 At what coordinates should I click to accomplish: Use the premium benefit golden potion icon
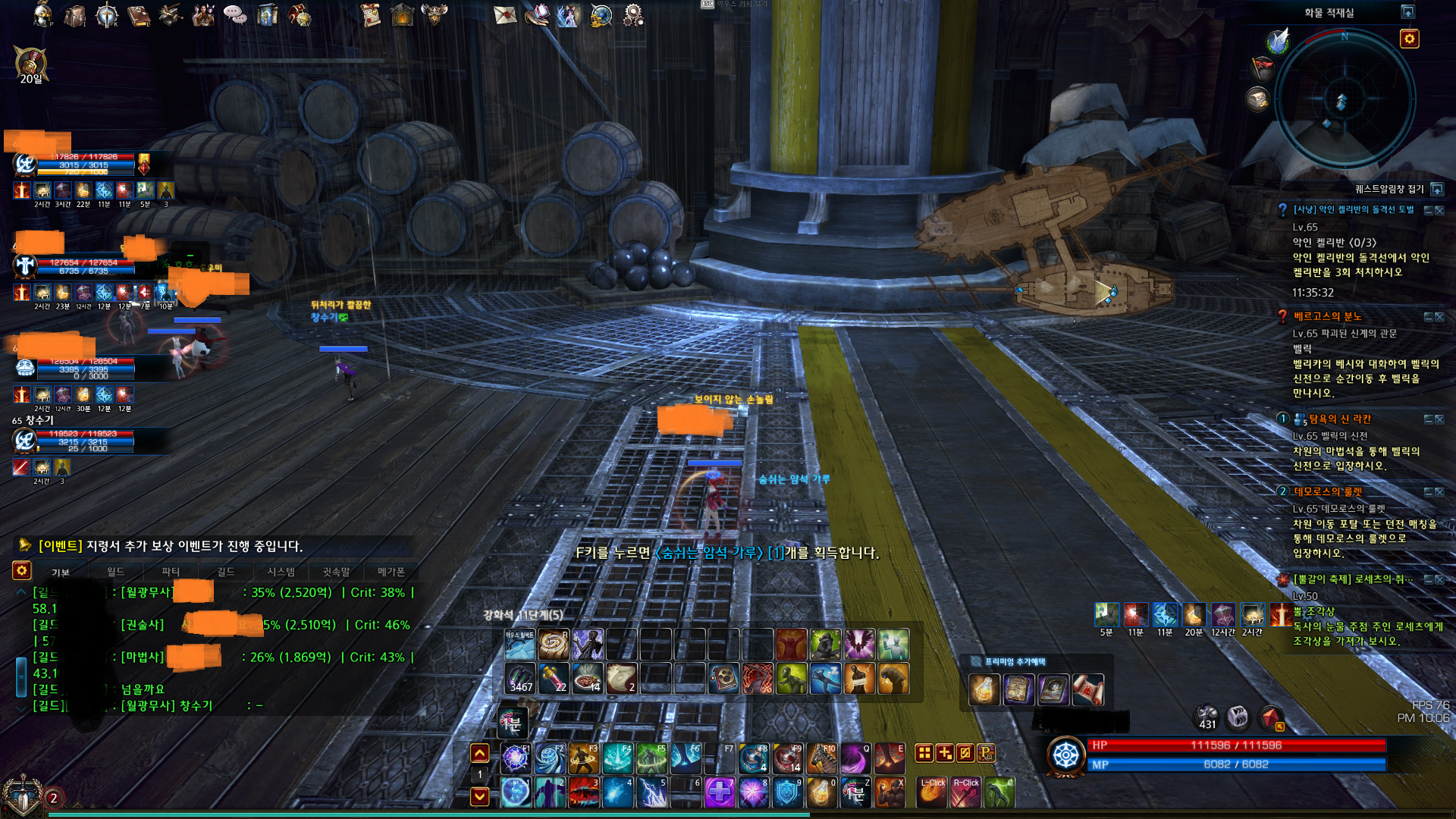(984, 689)
